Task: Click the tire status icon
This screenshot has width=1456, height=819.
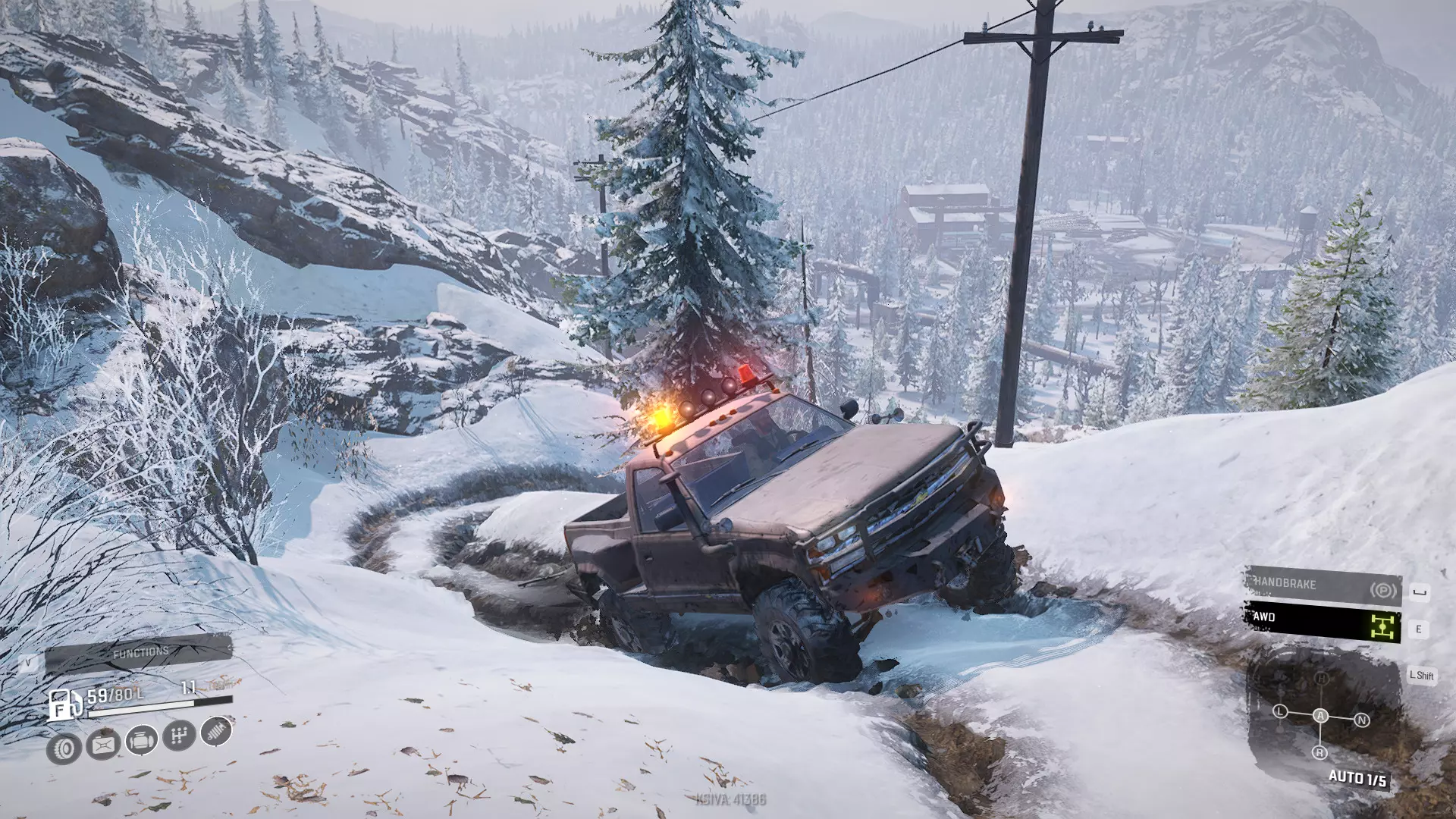Action: [x=64, y=749]
